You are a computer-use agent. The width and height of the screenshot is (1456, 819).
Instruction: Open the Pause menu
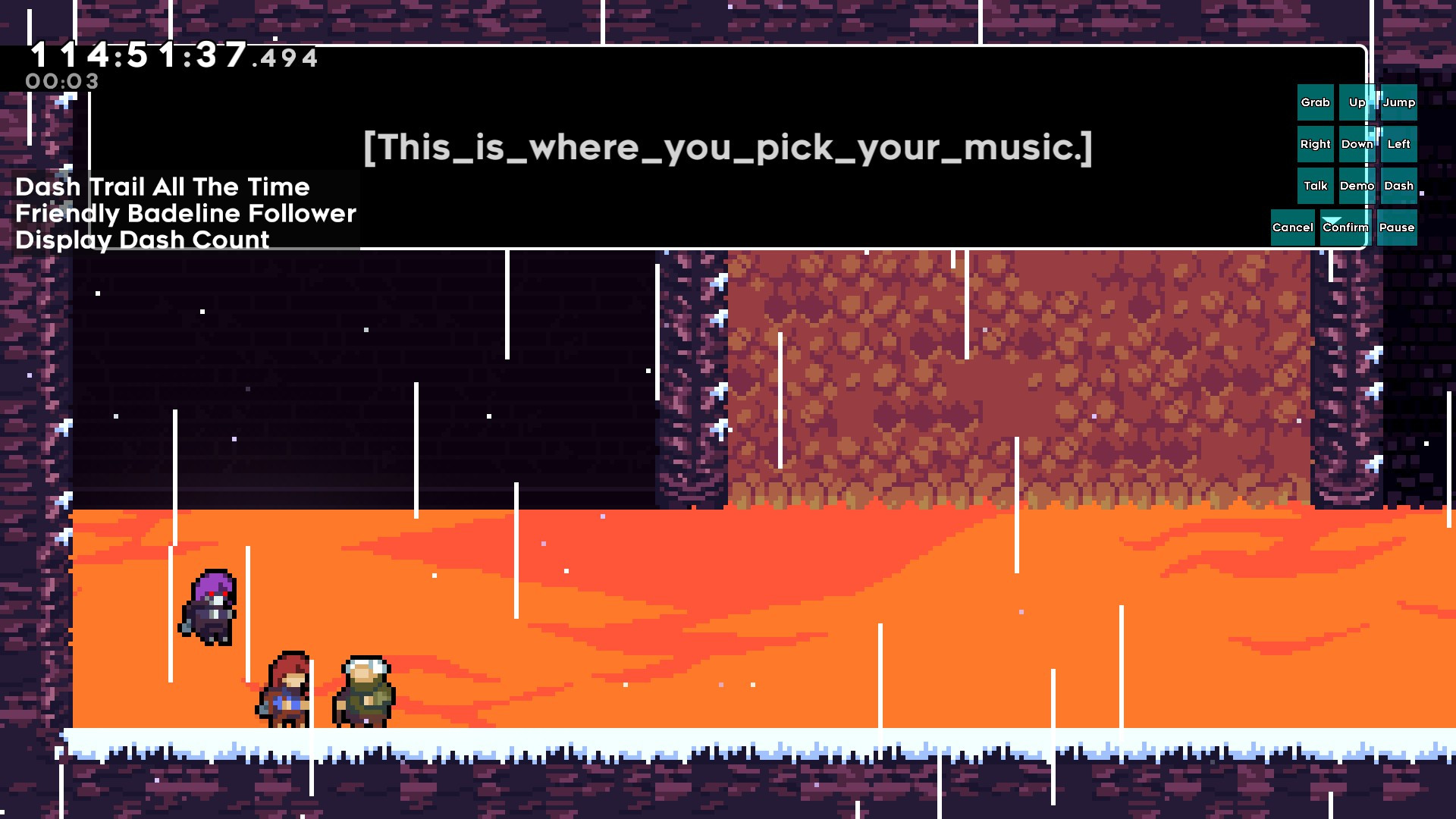click(x=1398, y=227)
